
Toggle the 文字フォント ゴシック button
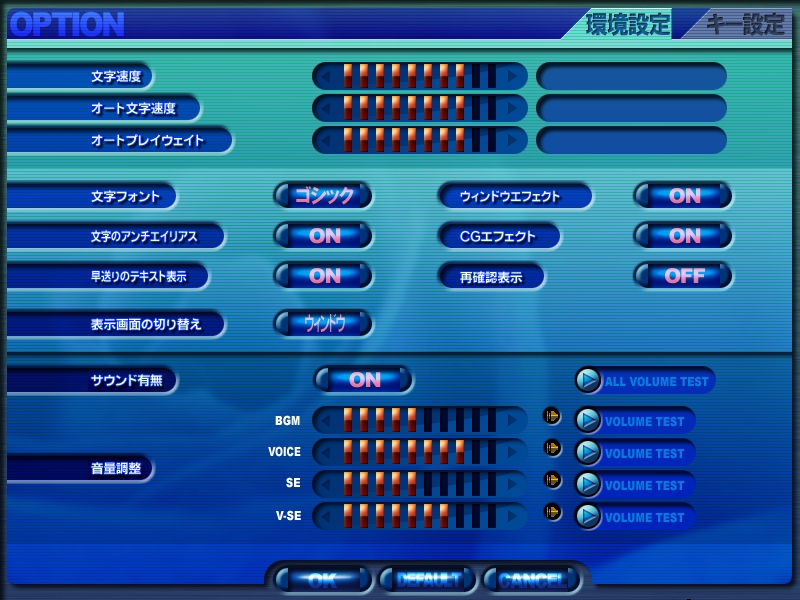(x=324, y=196)
